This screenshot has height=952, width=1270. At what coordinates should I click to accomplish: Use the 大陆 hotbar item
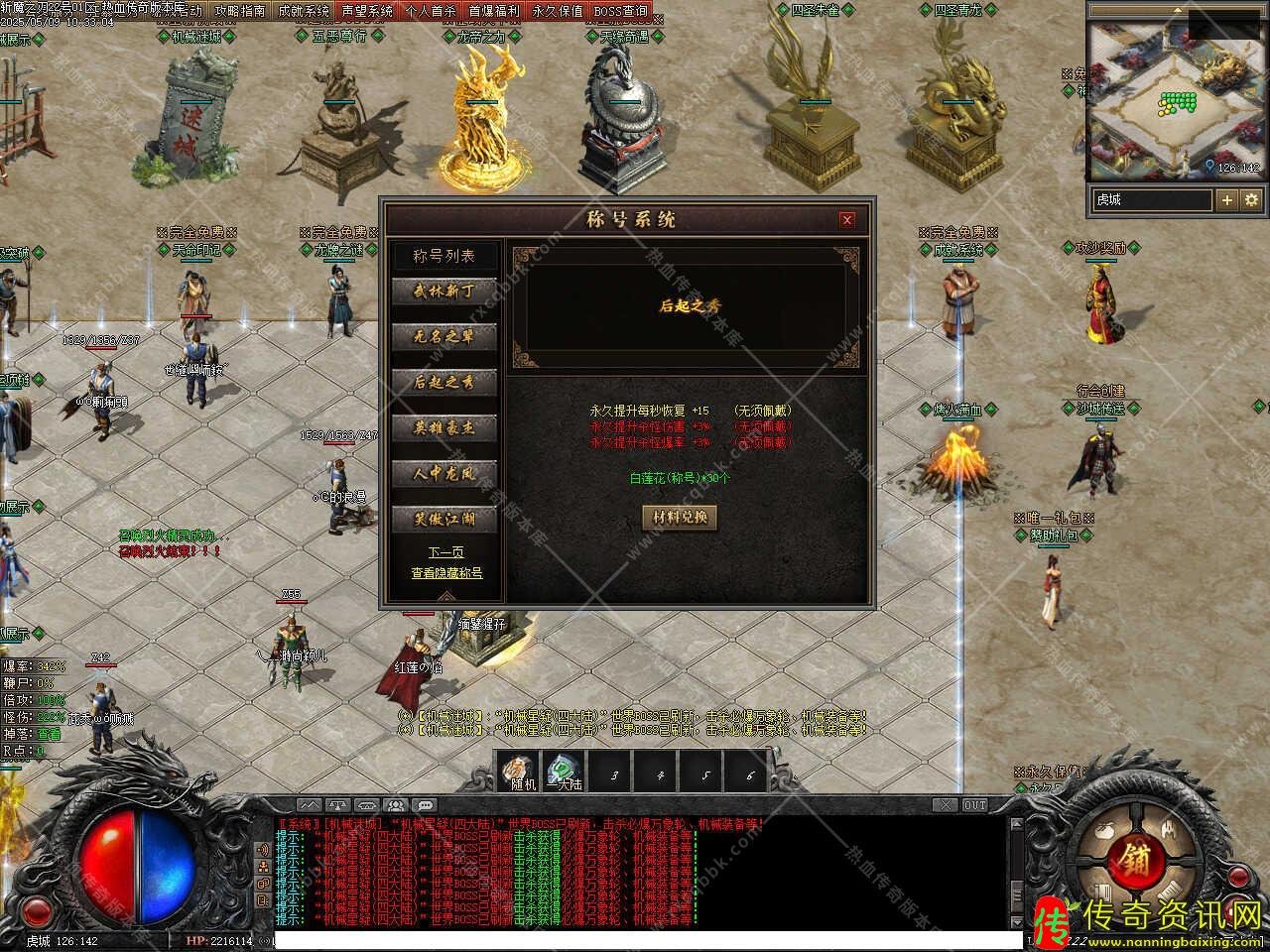point(564,772)
